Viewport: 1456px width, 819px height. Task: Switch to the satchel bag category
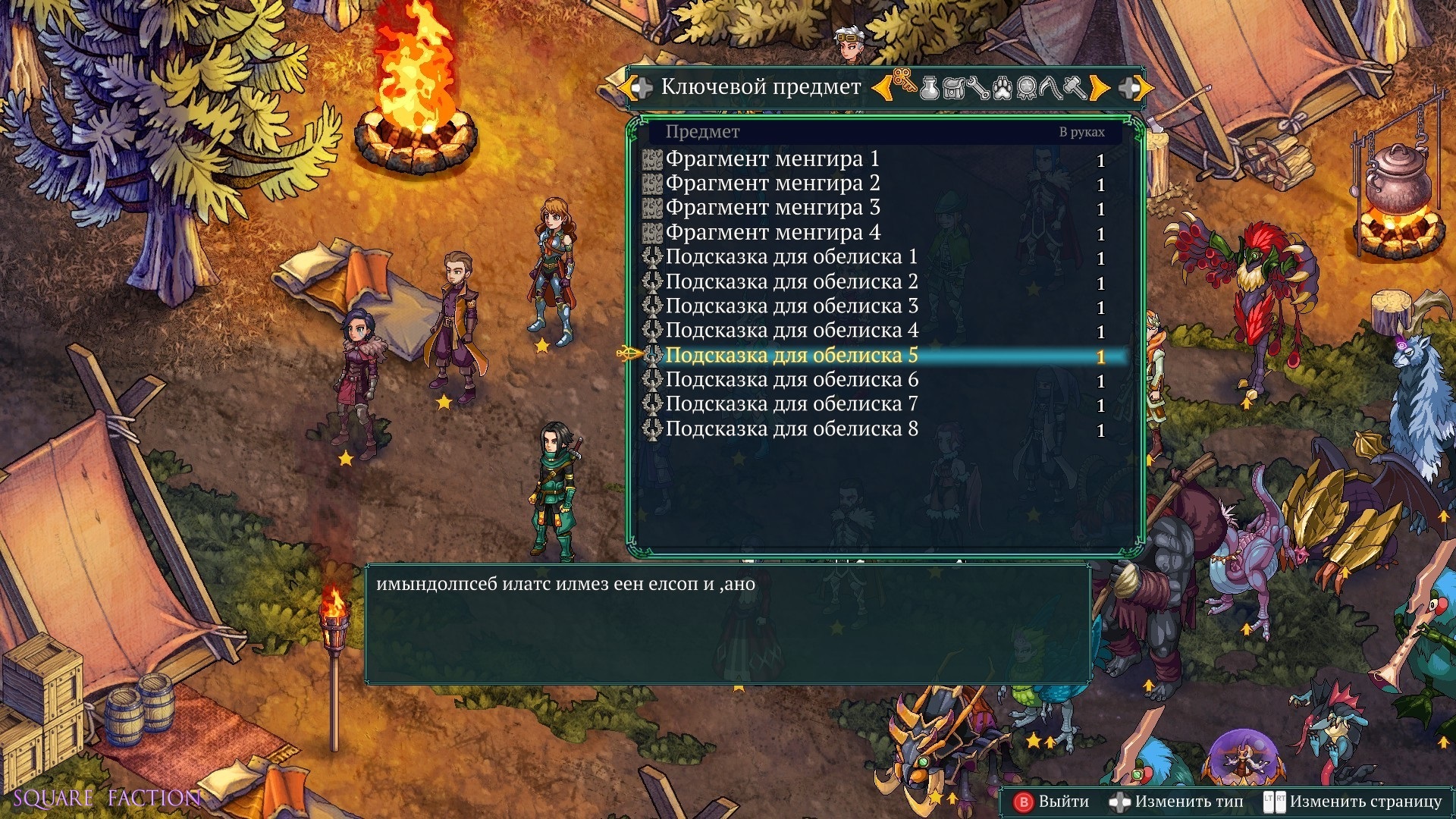(x=953, y=89)
